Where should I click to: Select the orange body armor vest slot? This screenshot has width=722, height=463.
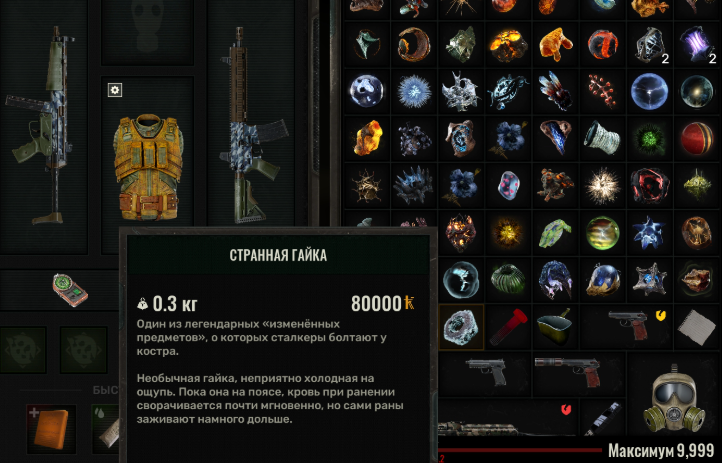[x=148, y=164]
